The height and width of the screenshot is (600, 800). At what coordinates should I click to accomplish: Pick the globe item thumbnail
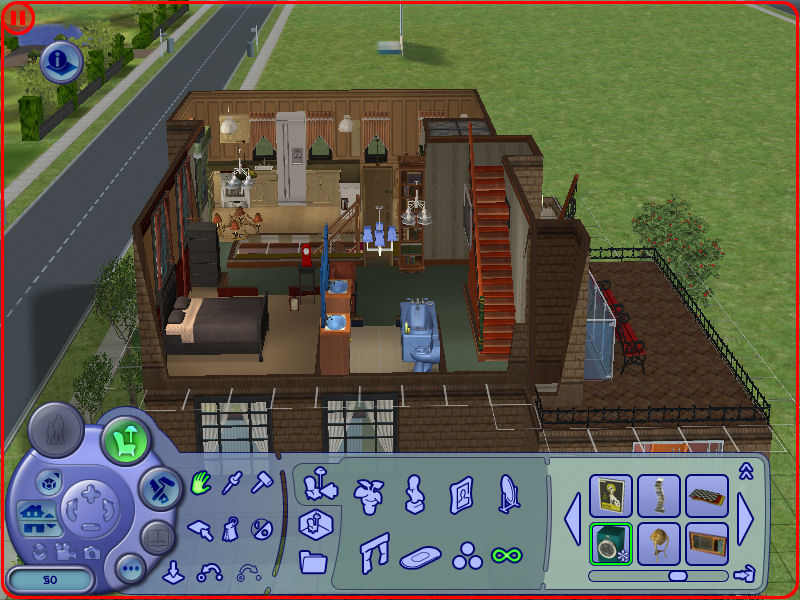(x=659, y=543)
